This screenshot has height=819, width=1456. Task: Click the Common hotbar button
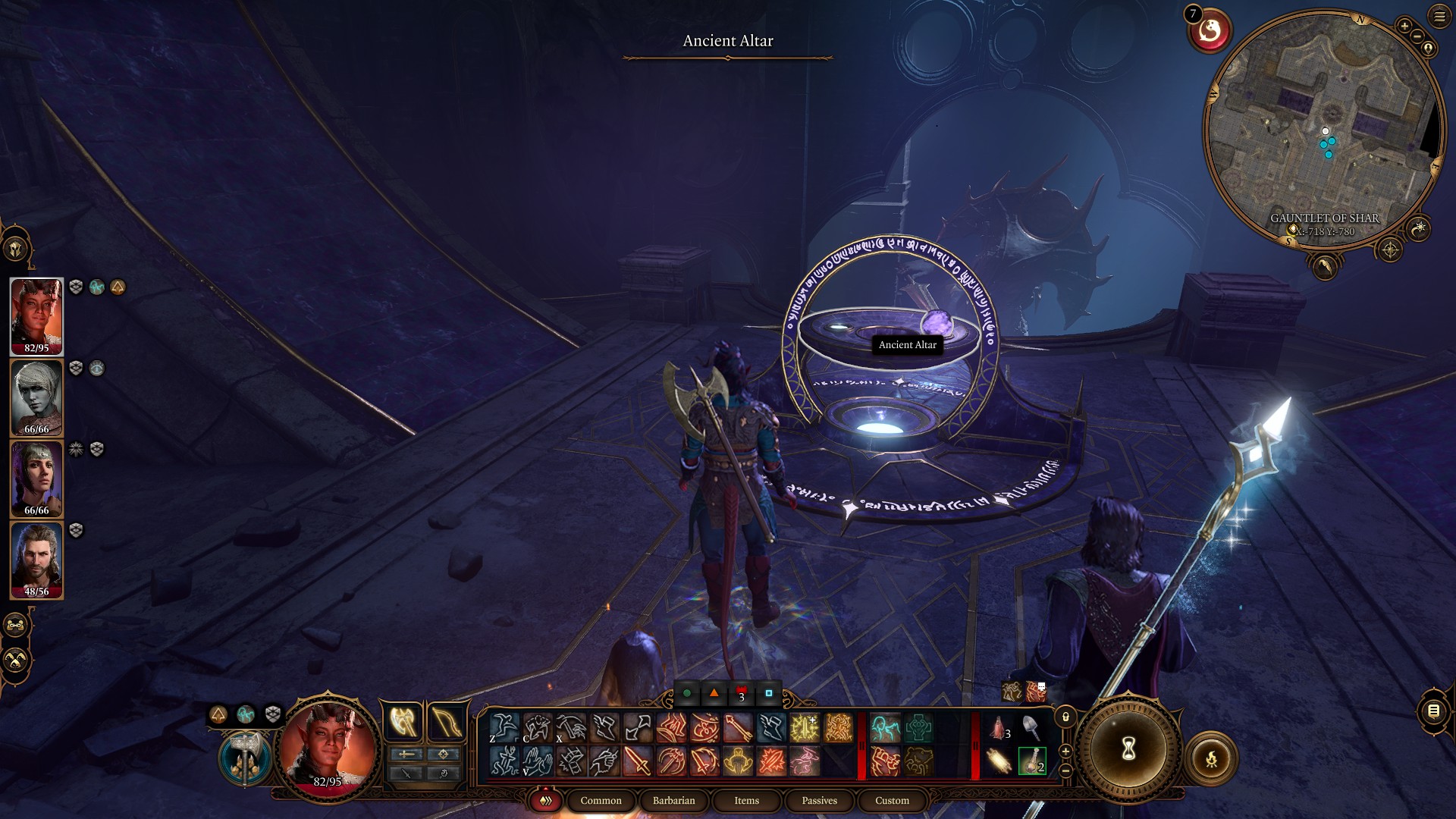click(x=601, y=800)
